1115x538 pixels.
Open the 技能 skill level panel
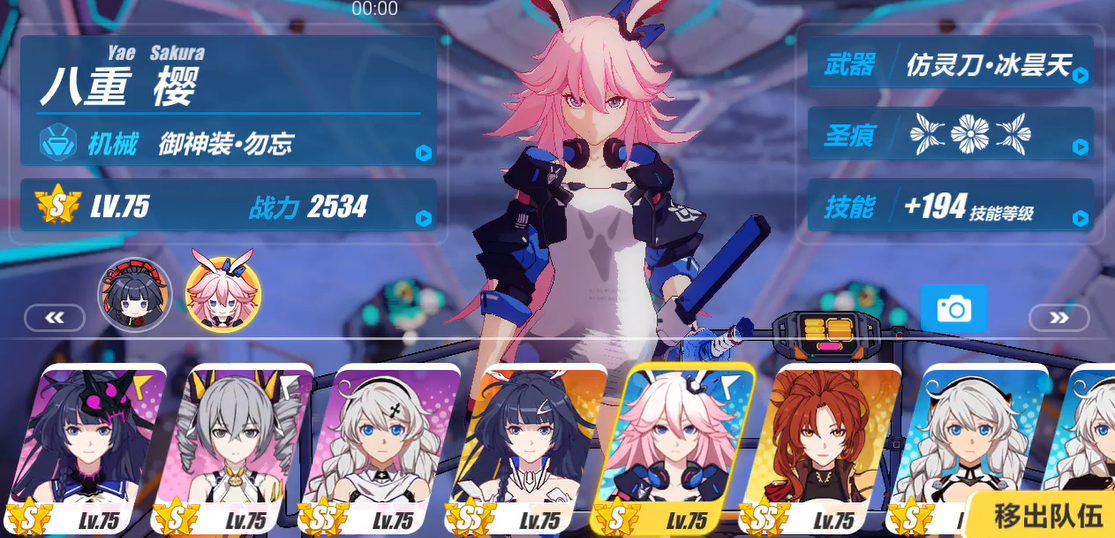pos(950,207)
